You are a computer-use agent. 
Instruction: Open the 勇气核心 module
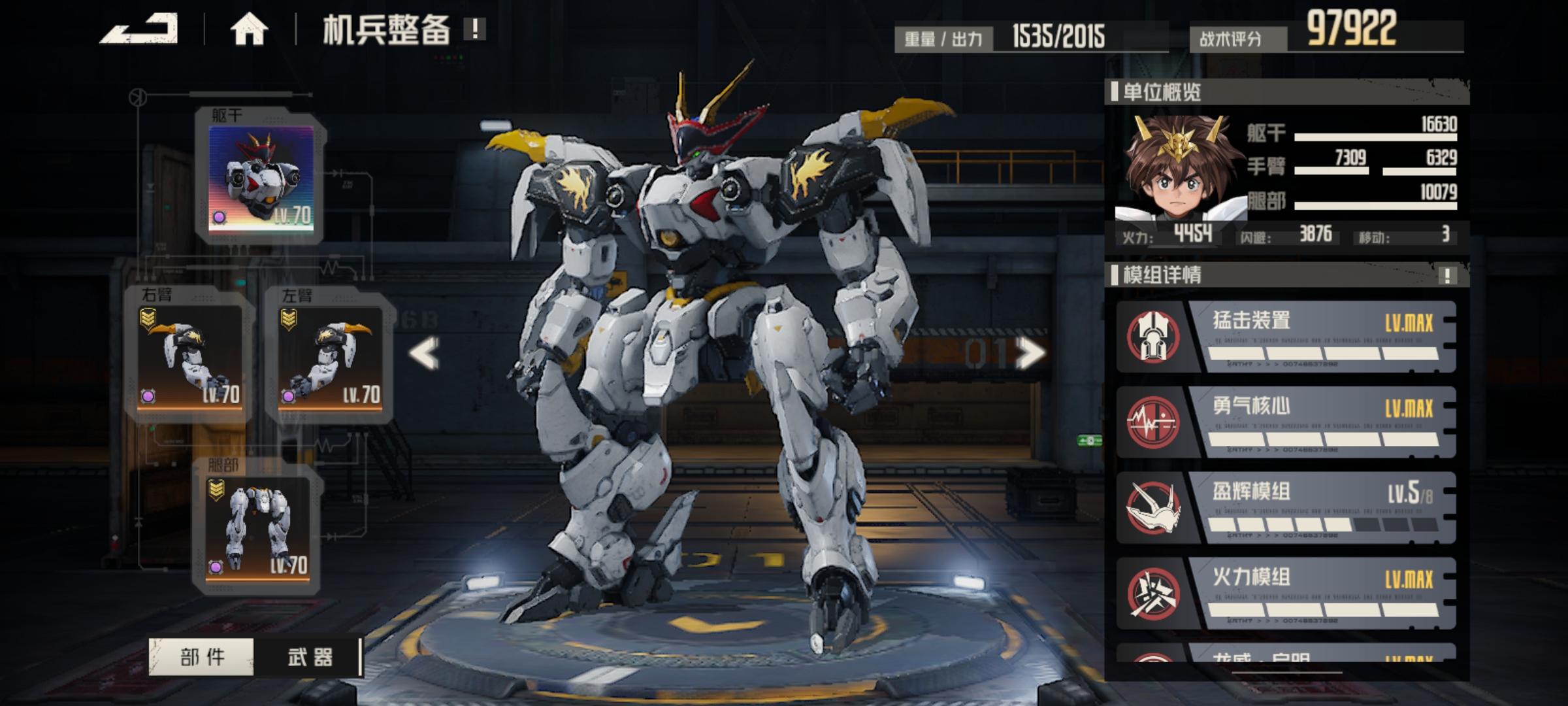tap(1286, 422)
